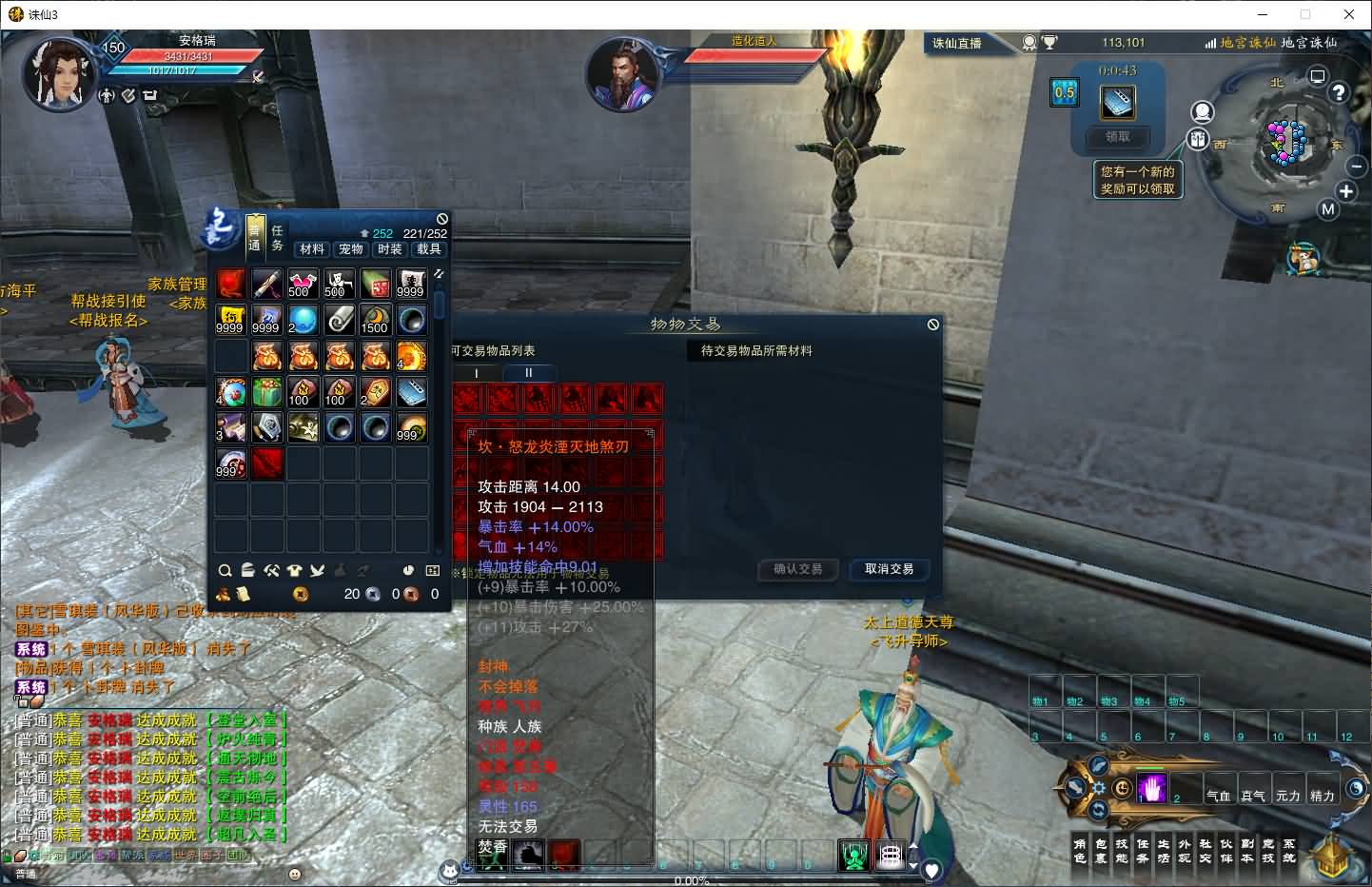Close the 物物交易 trade window

point(933,325)
